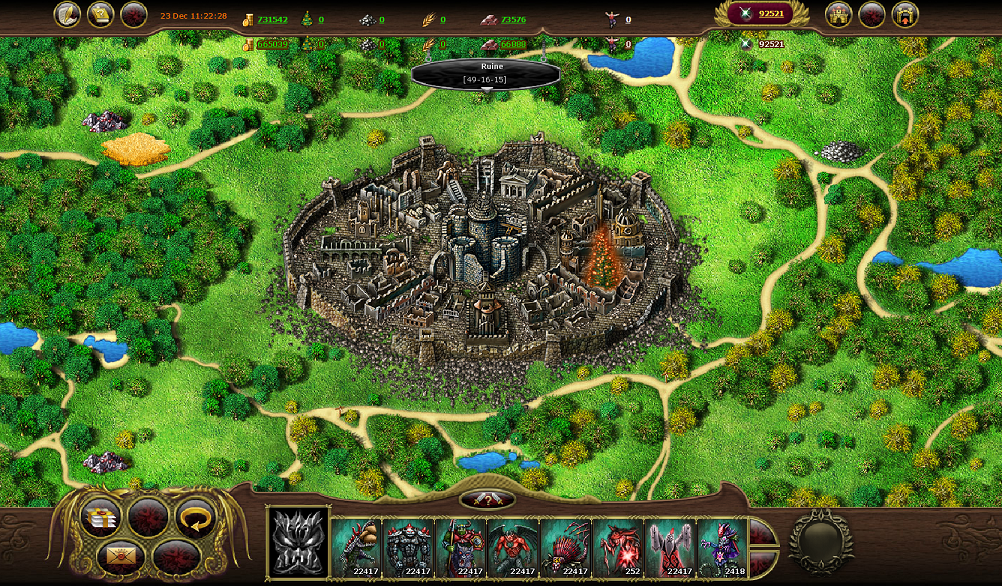
Task: Open the quill scroll icon in top bar
Action: pyautogui.click(x=68, y=14)
